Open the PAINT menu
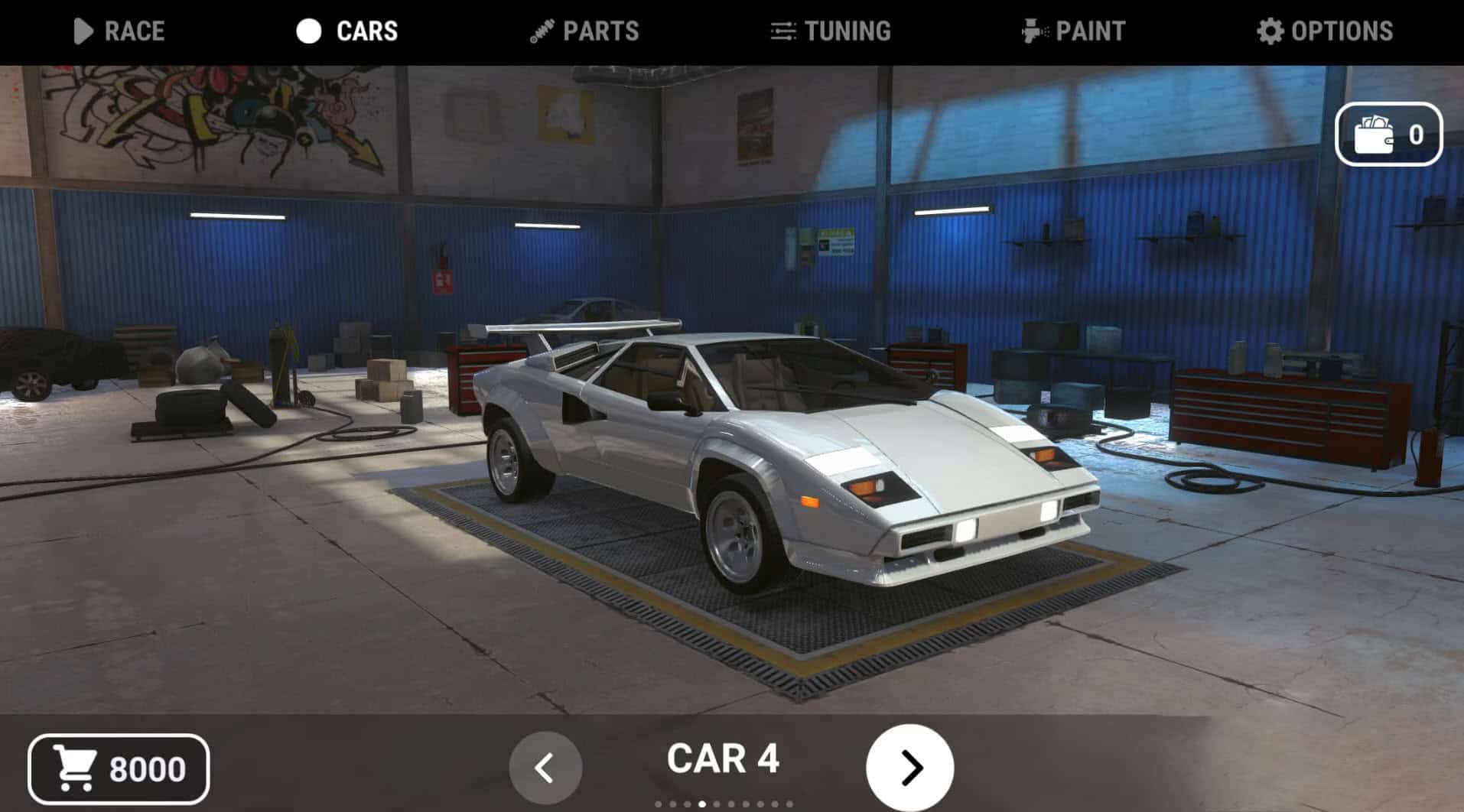 (1088, 31)
